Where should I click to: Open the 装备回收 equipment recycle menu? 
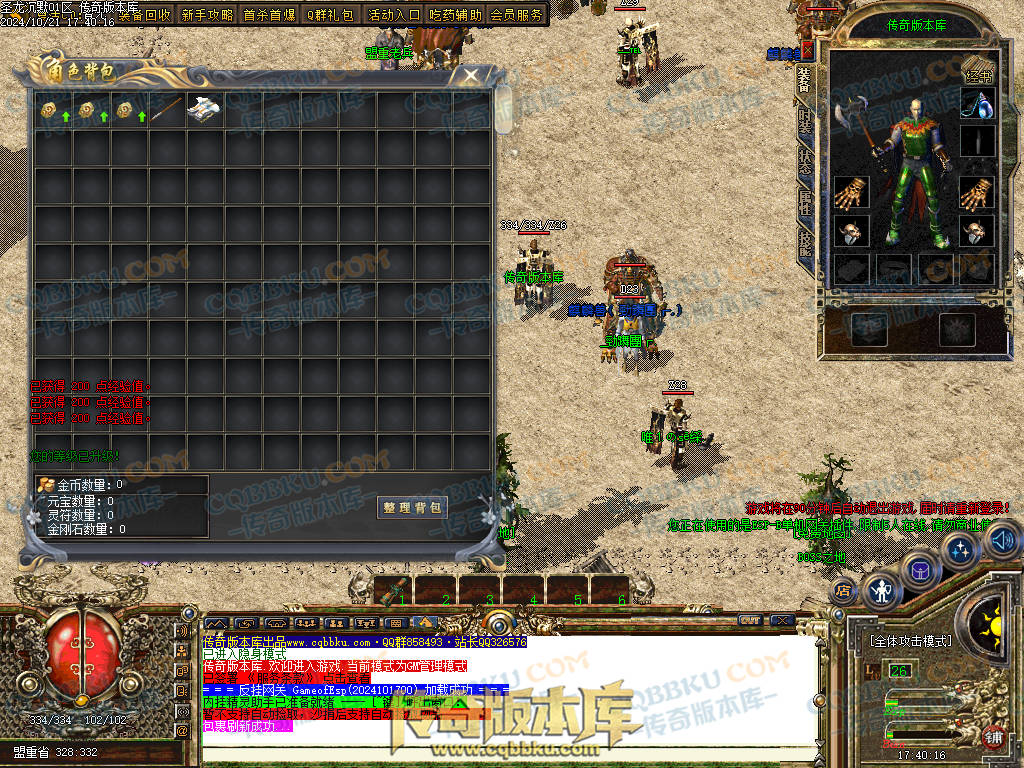[145, 15]
